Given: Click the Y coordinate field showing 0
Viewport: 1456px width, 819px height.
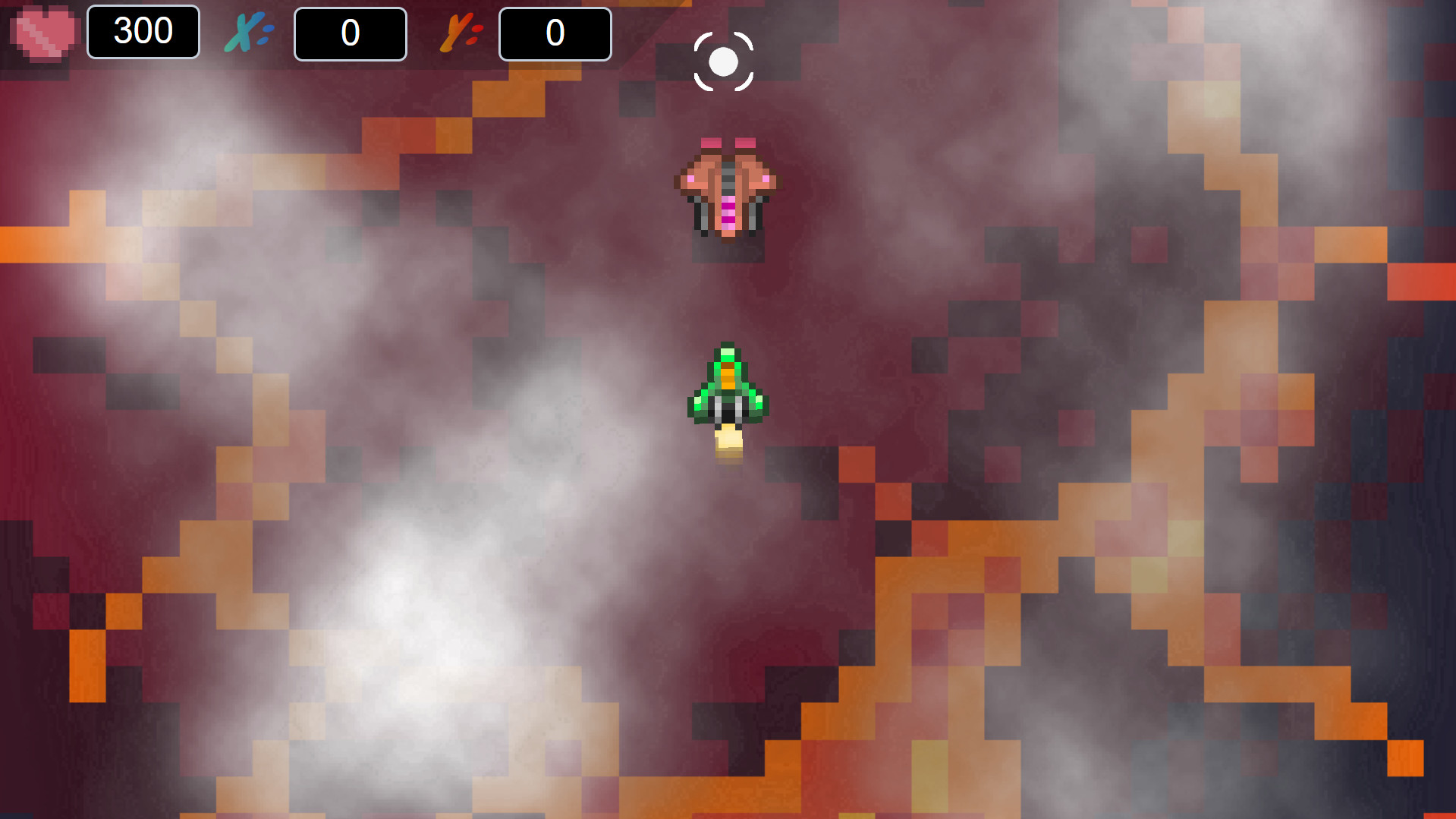Looking at the screenshot, I should (x=555, y=33).
